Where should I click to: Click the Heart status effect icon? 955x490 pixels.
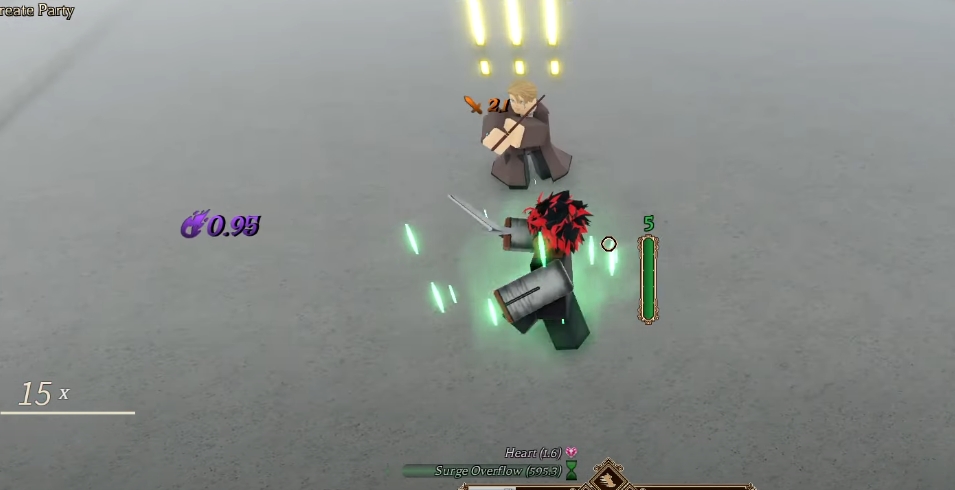tap(571, 453)
